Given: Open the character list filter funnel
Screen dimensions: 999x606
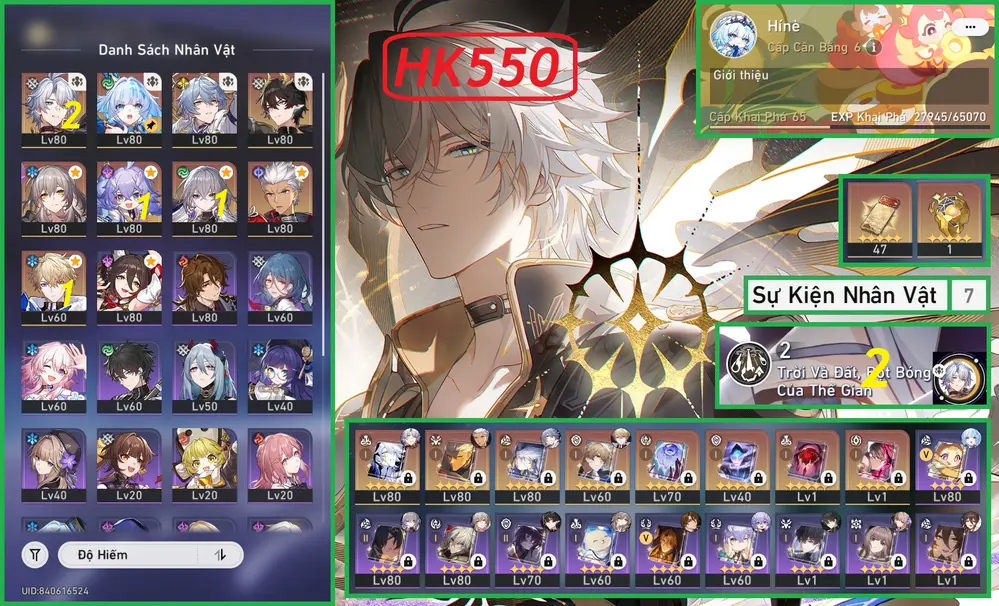Looking at the screenshot, I should pyautogui.click(x=35, y=554).
